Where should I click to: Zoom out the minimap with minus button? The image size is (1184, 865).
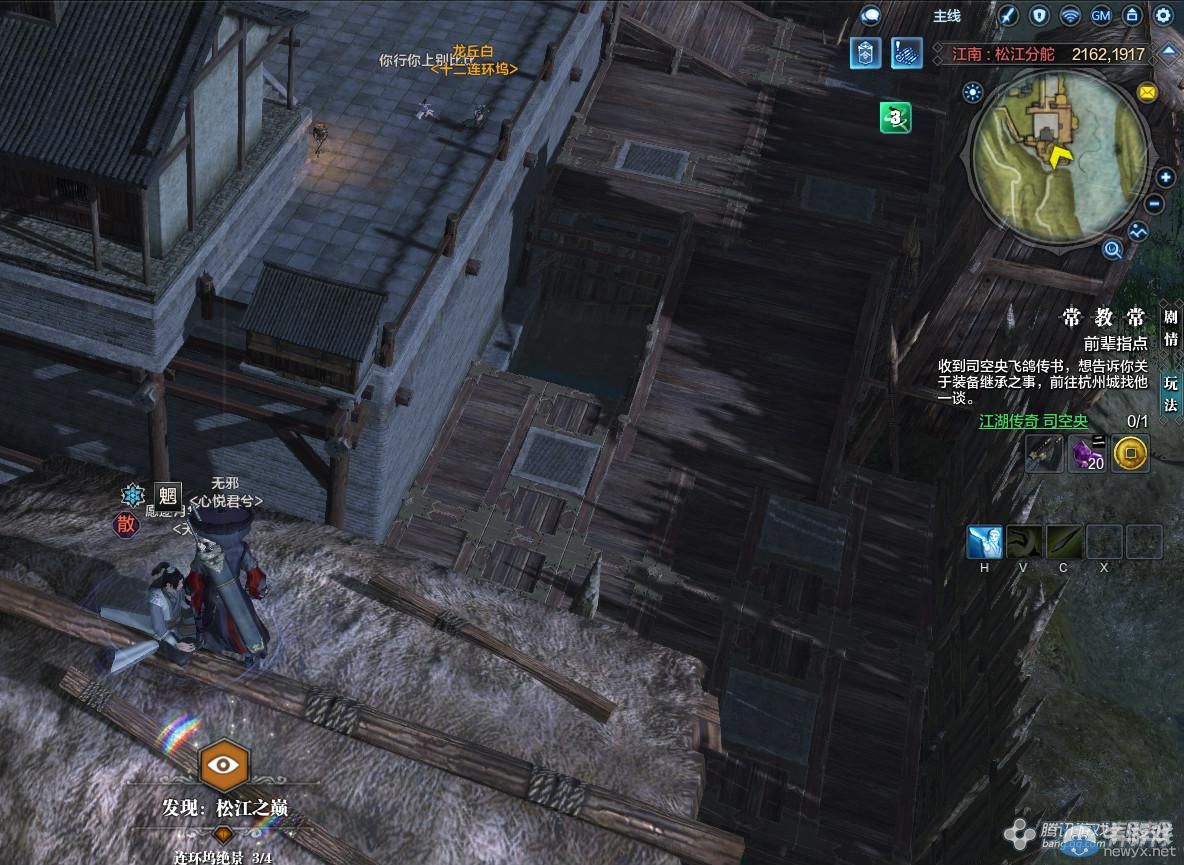(x=1155, y=204)
